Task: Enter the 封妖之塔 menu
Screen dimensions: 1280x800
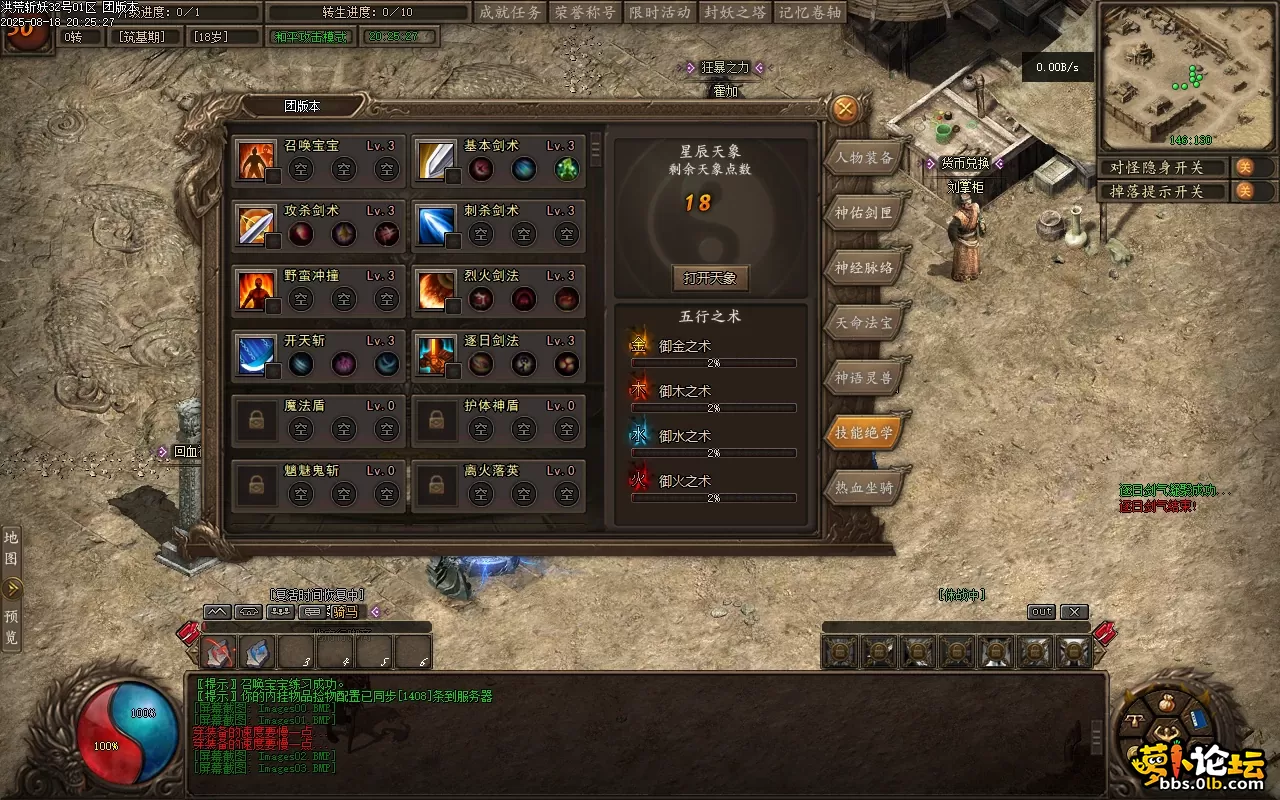Action: (x=735, y=12)
